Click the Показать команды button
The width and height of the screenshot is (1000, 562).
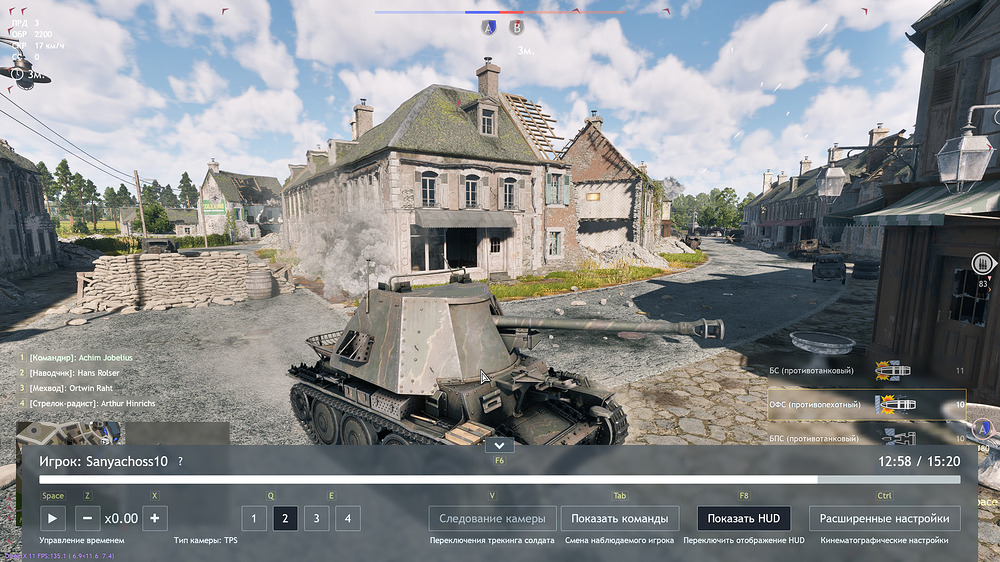coord(620,518)
